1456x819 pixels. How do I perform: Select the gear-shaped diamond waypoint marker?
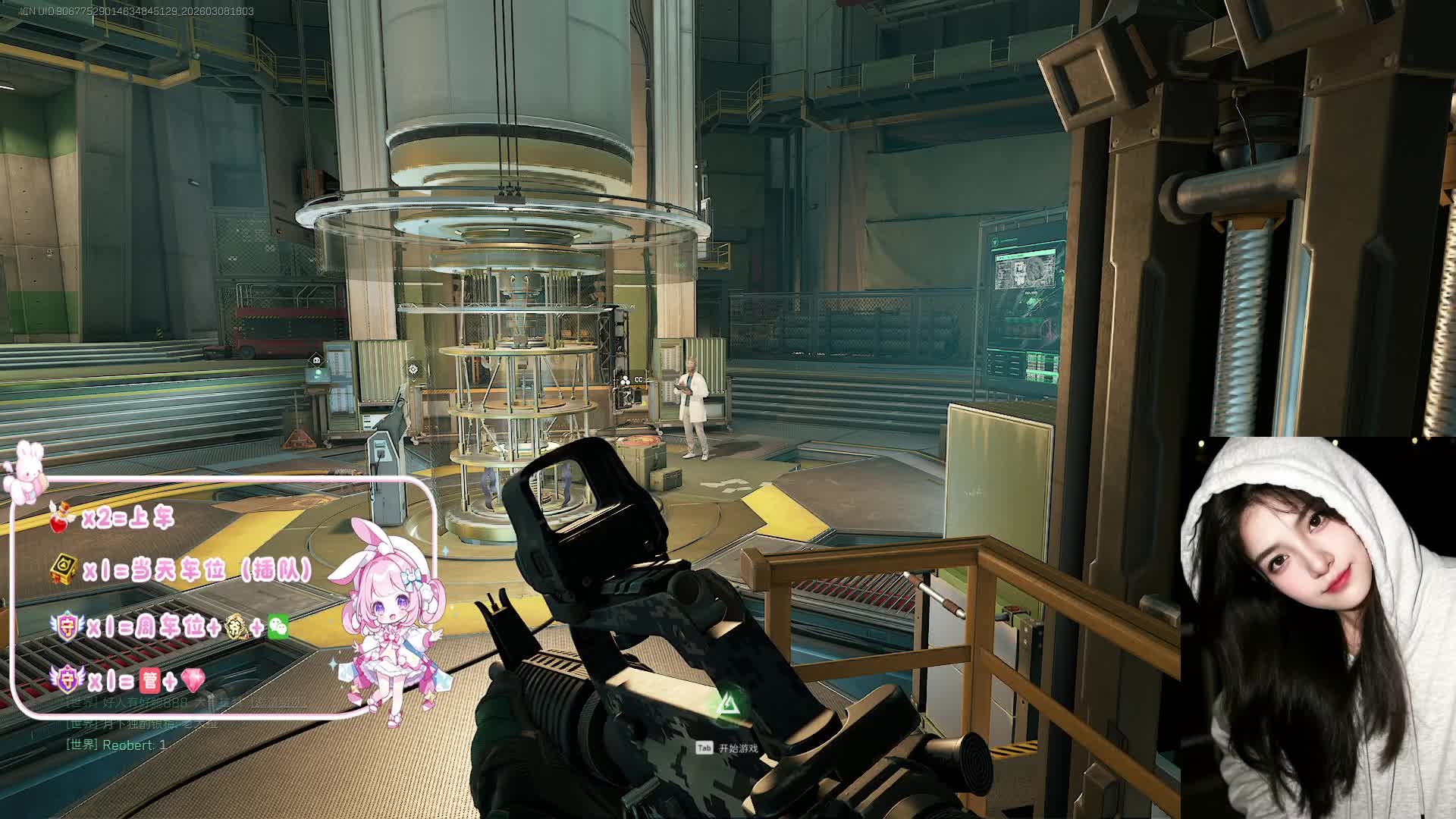(x=413, y=369)
